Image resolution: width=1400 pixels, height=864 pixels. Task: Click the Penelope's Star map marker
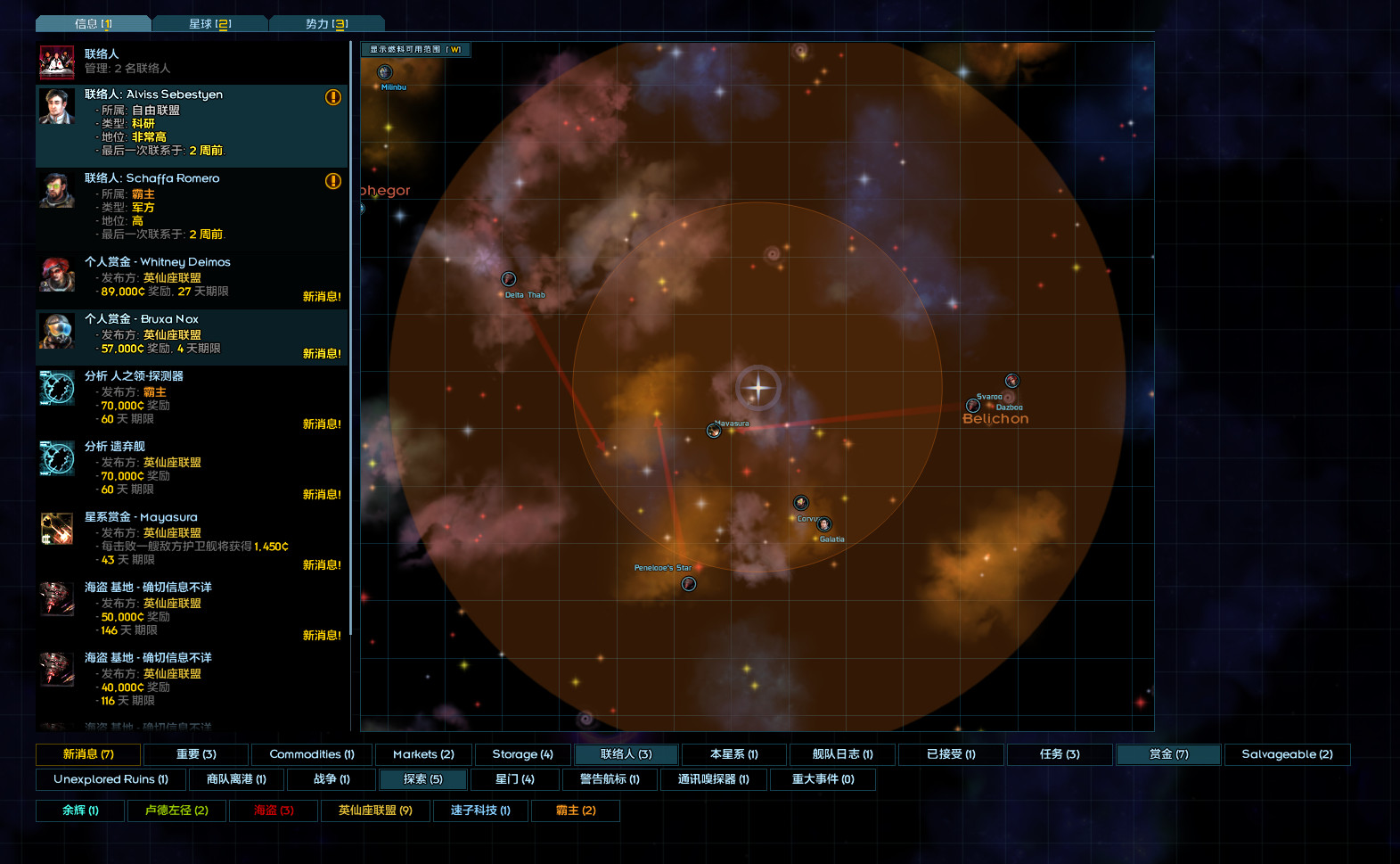point(689,584)
